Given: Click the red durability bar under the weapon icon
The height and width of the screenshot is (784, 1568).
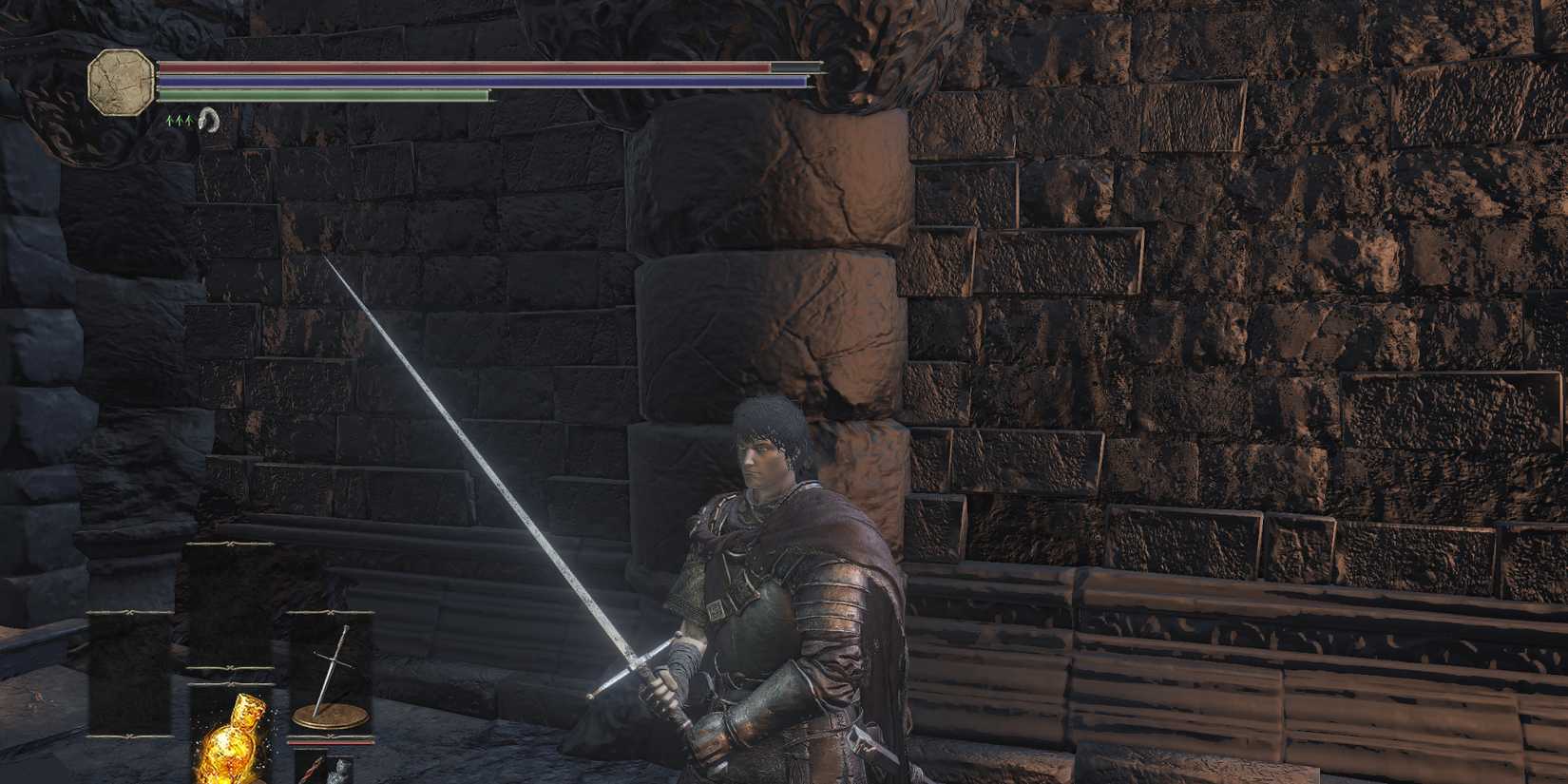Looking at the screenshot, I should (x=333, y=740).
